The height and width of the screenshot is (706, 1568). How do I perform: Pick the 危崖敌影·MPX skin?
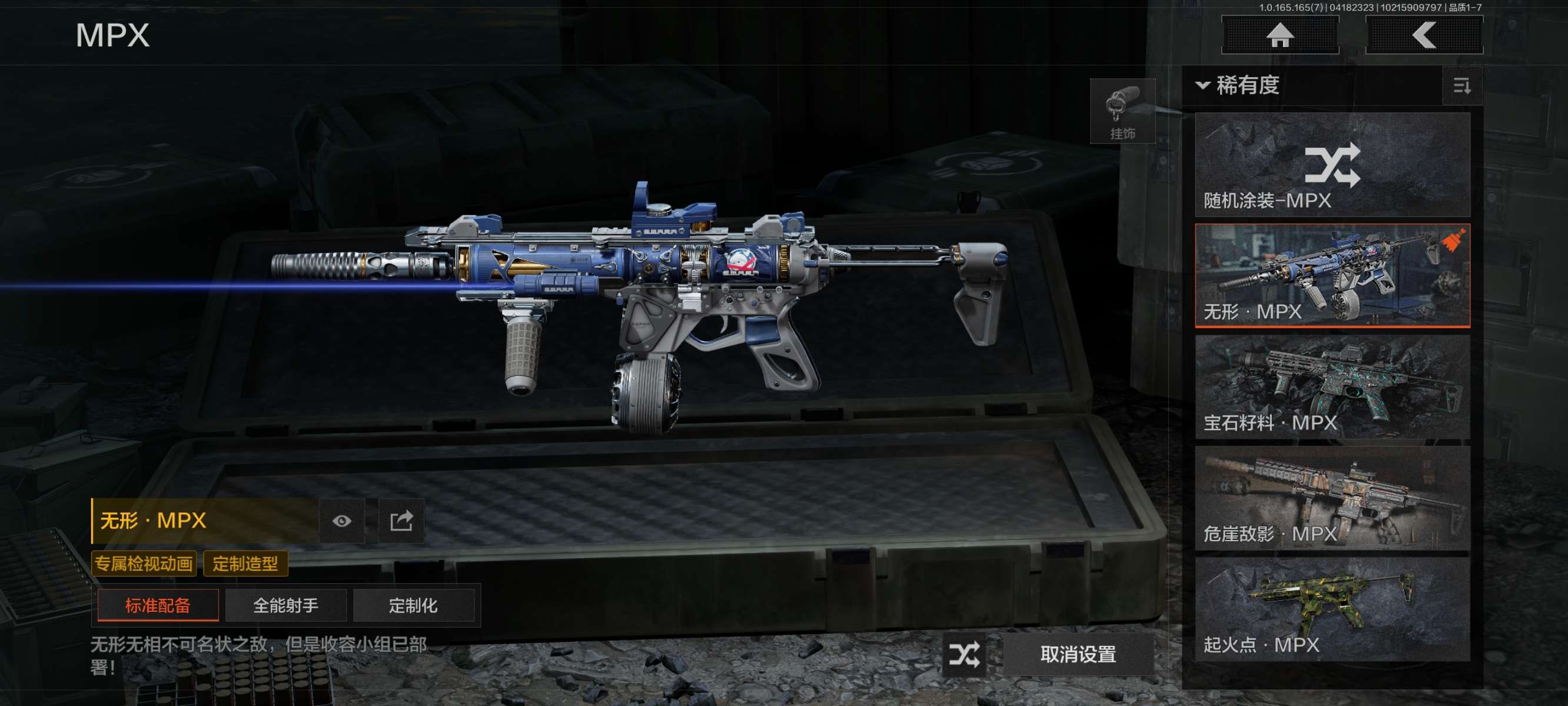tap(1332, 498)
